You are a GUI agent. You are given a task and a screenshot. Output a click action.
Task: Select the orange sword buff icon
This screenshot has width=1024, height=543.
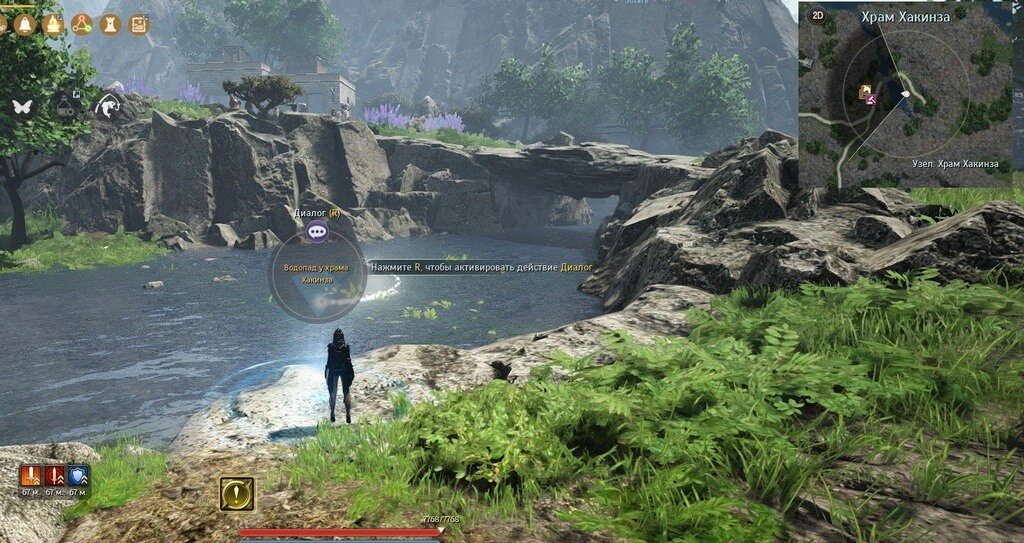[x=29, y=476]
